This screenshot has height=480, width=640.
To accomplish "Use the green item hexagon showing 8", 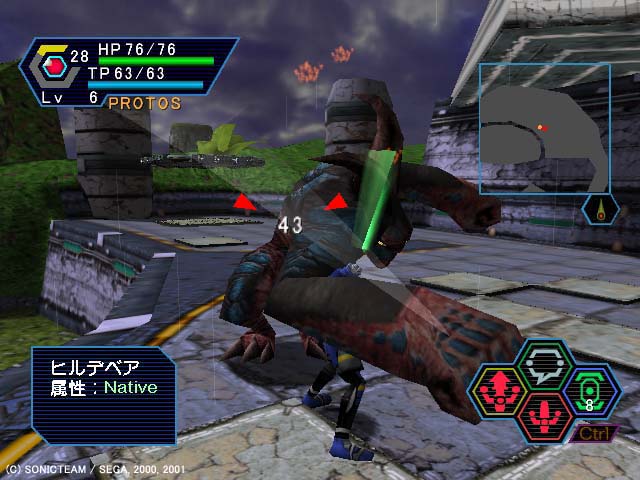I will point(590,389).
